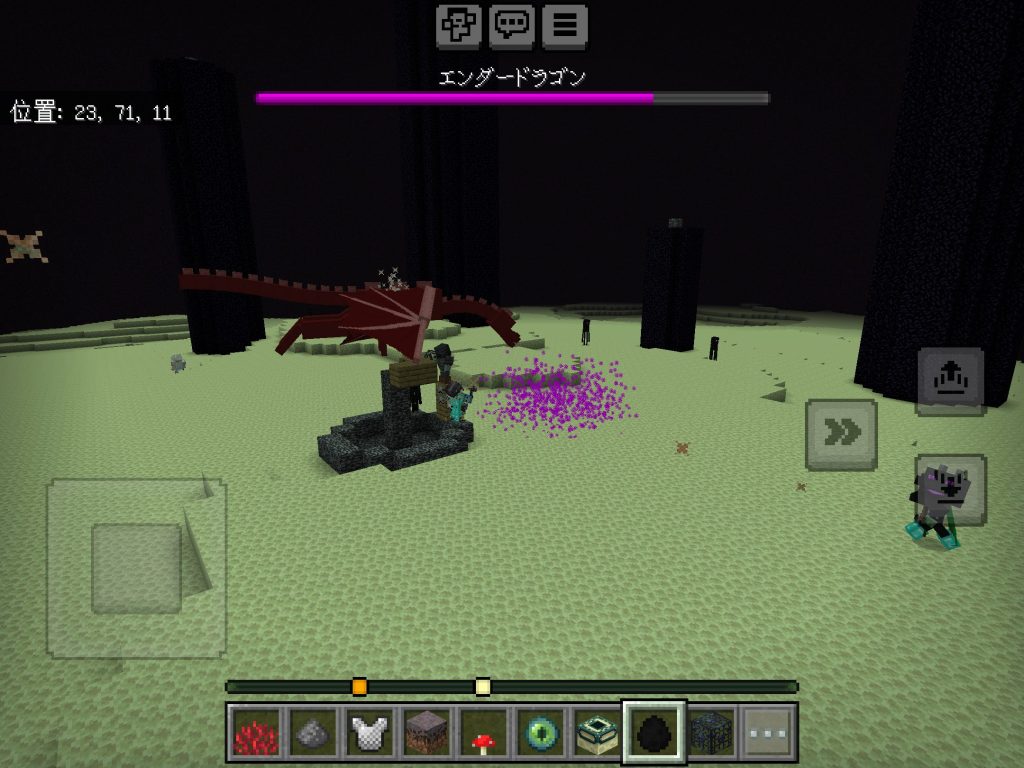Viewport: 1024px width, 768px height.
Task: Select the black dragon egg slot
Action: (x=655, y=733)
